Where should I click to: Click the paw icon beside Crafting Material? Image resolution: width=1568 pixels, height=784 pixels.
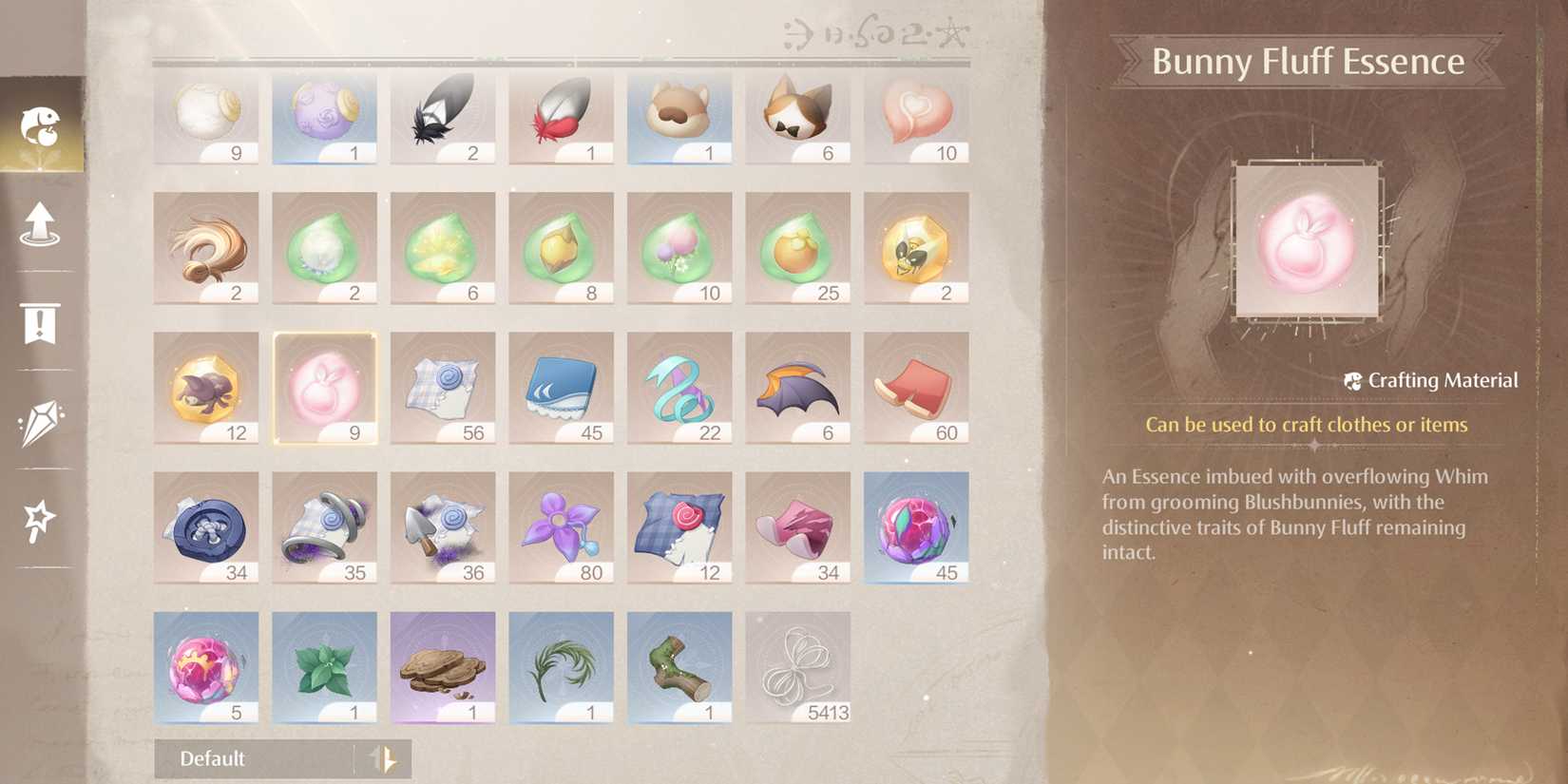tap(1353, 380)
